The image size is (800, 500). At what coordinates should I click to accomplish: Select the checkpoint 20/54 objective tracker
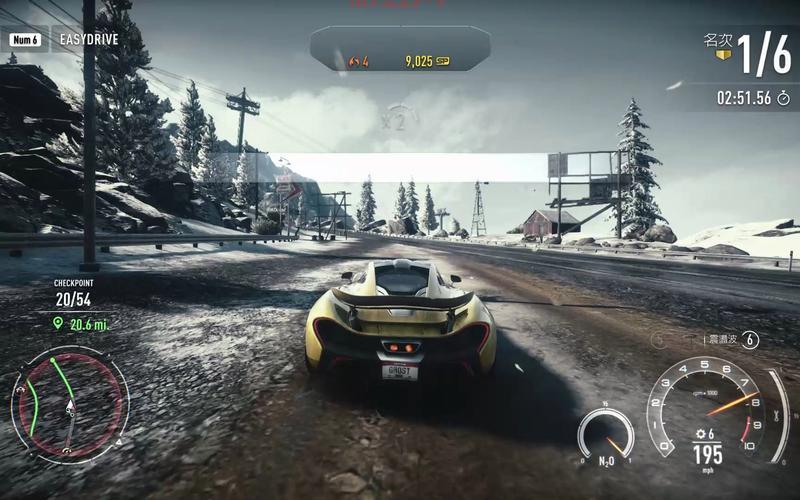(72, 299)
